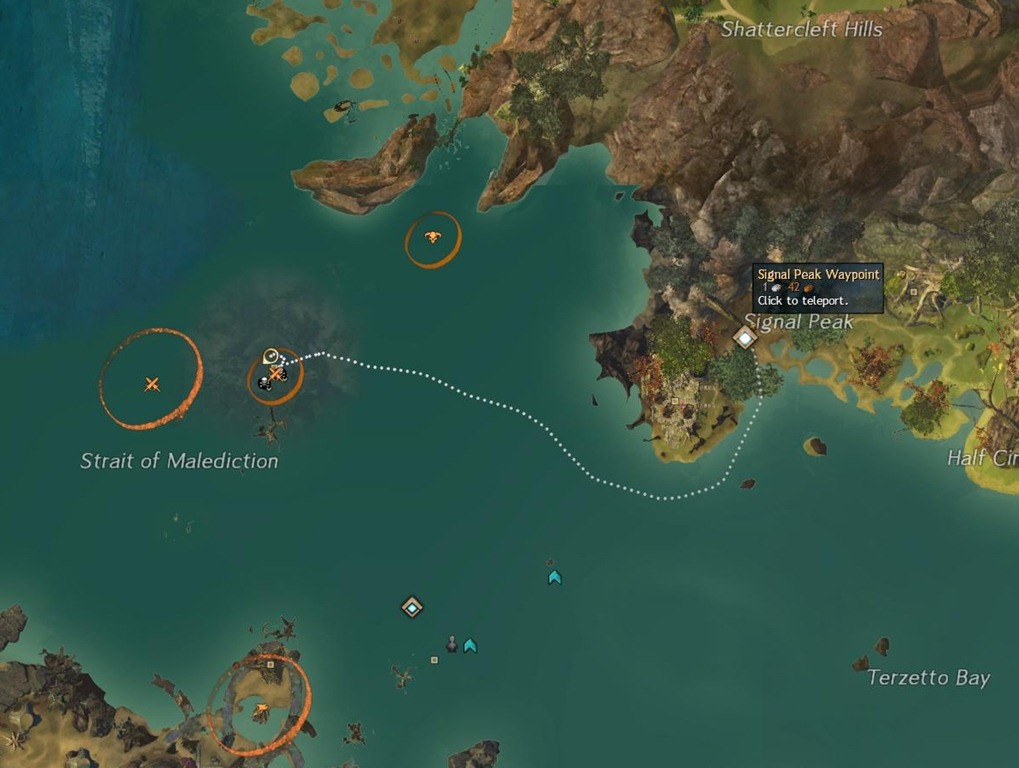
Task: Select the orange event icon on the southwest island
Action: click(261, 710)
